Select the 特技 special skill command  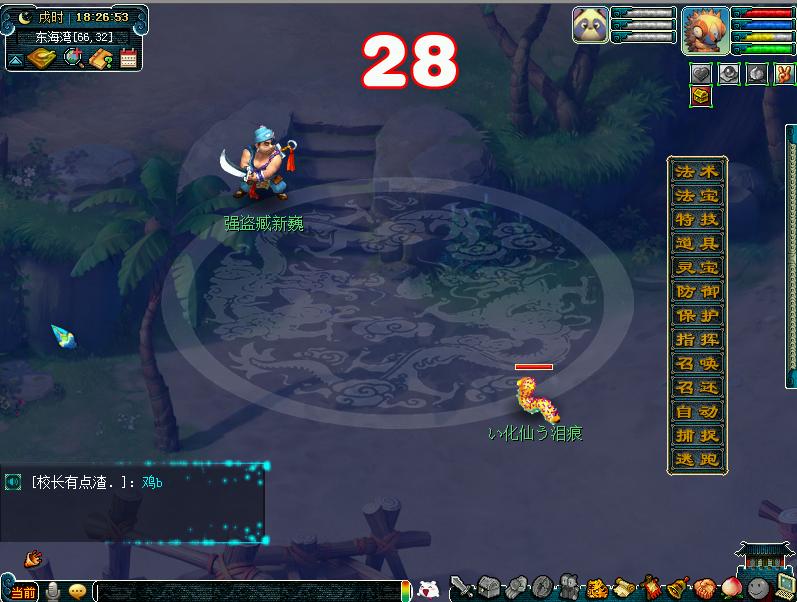[697, 219]
